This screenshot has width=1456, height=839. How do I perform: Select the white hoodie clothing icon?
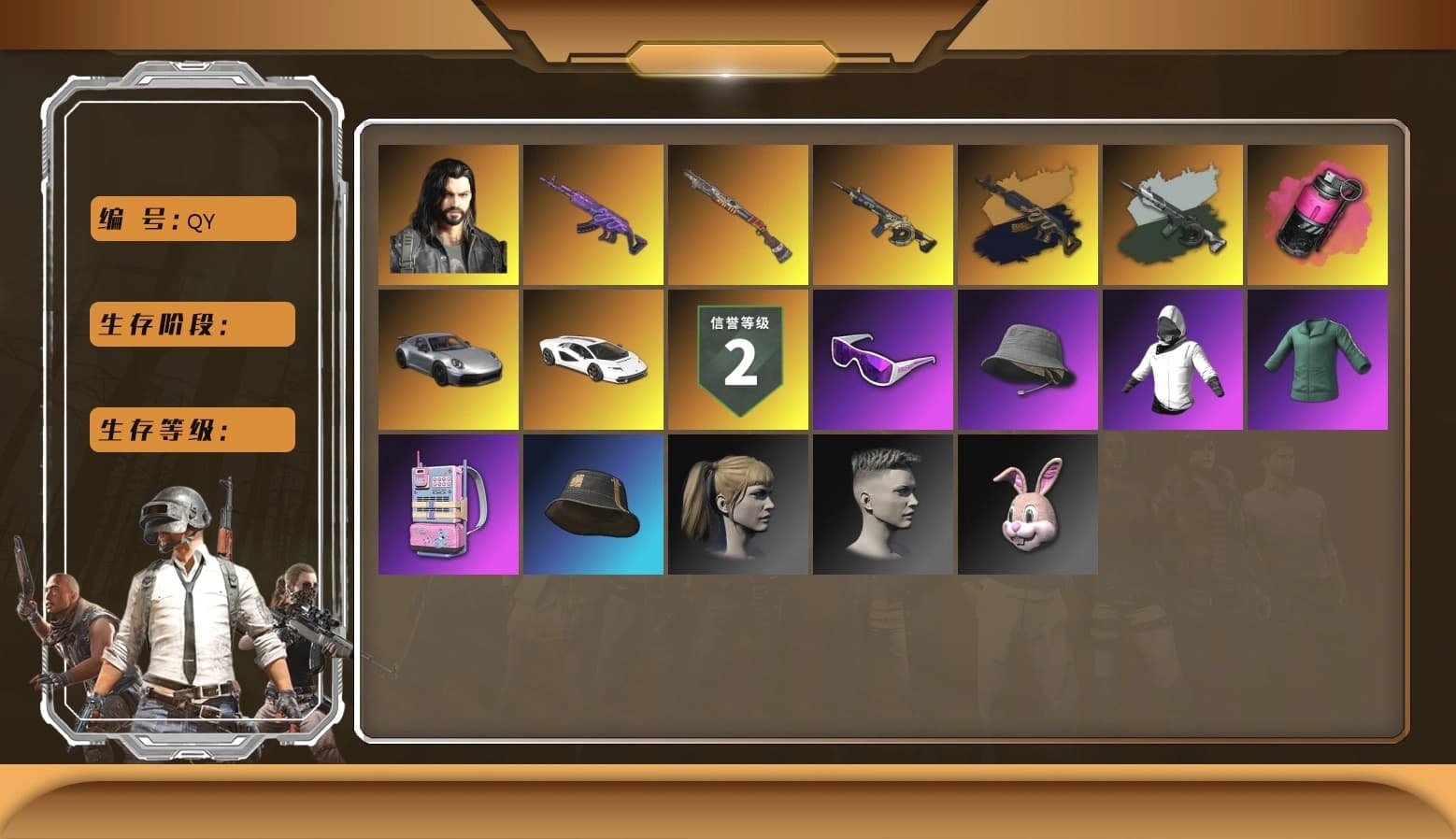(1174, 360)
